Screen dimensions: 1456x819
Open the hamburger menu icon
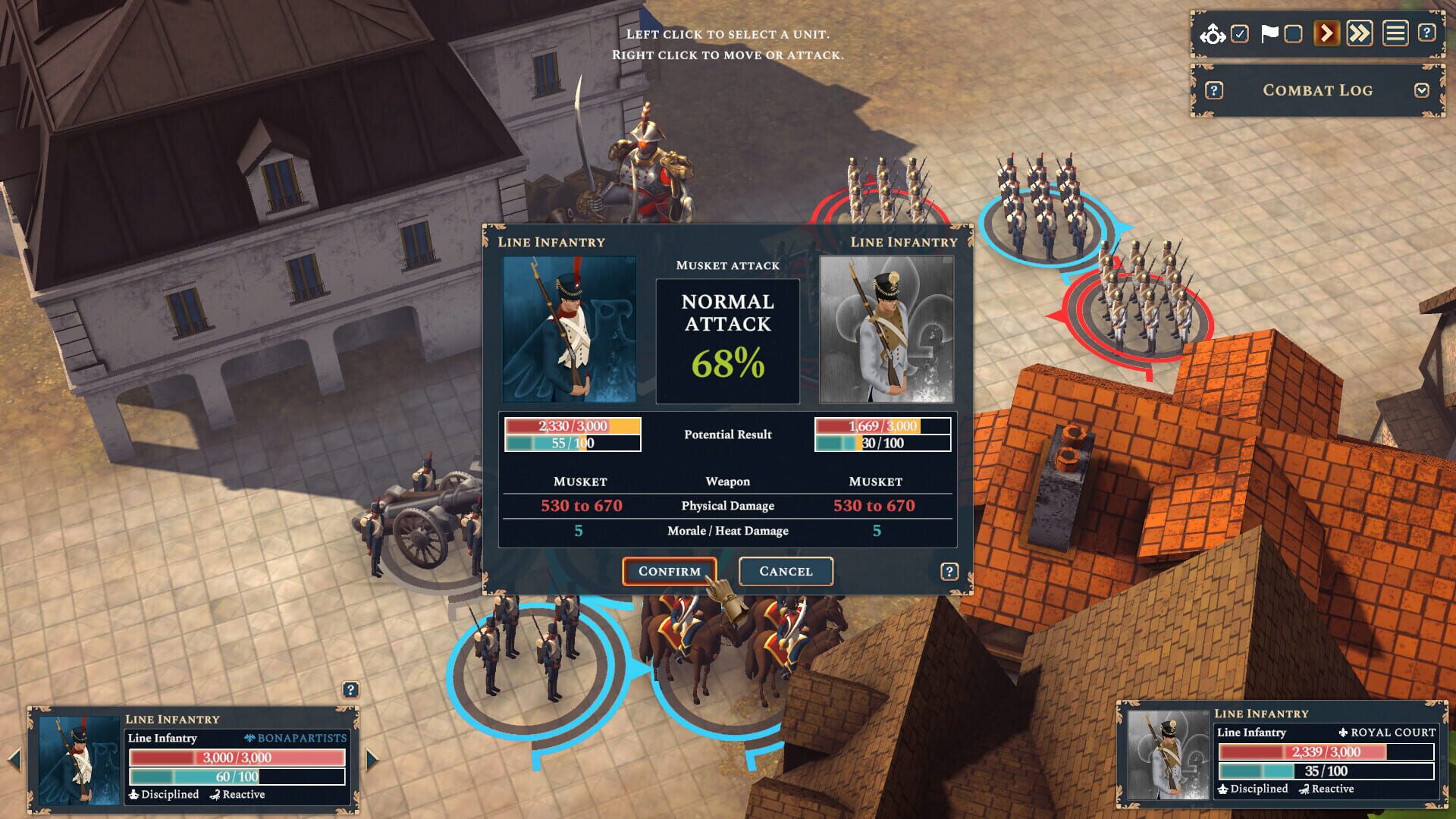point(1394,33)
